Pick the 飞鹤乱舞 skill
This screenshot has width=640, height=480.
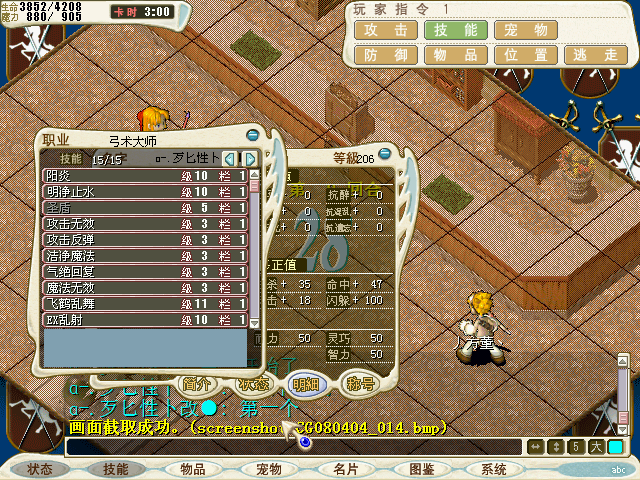click(x=145, y=304)
